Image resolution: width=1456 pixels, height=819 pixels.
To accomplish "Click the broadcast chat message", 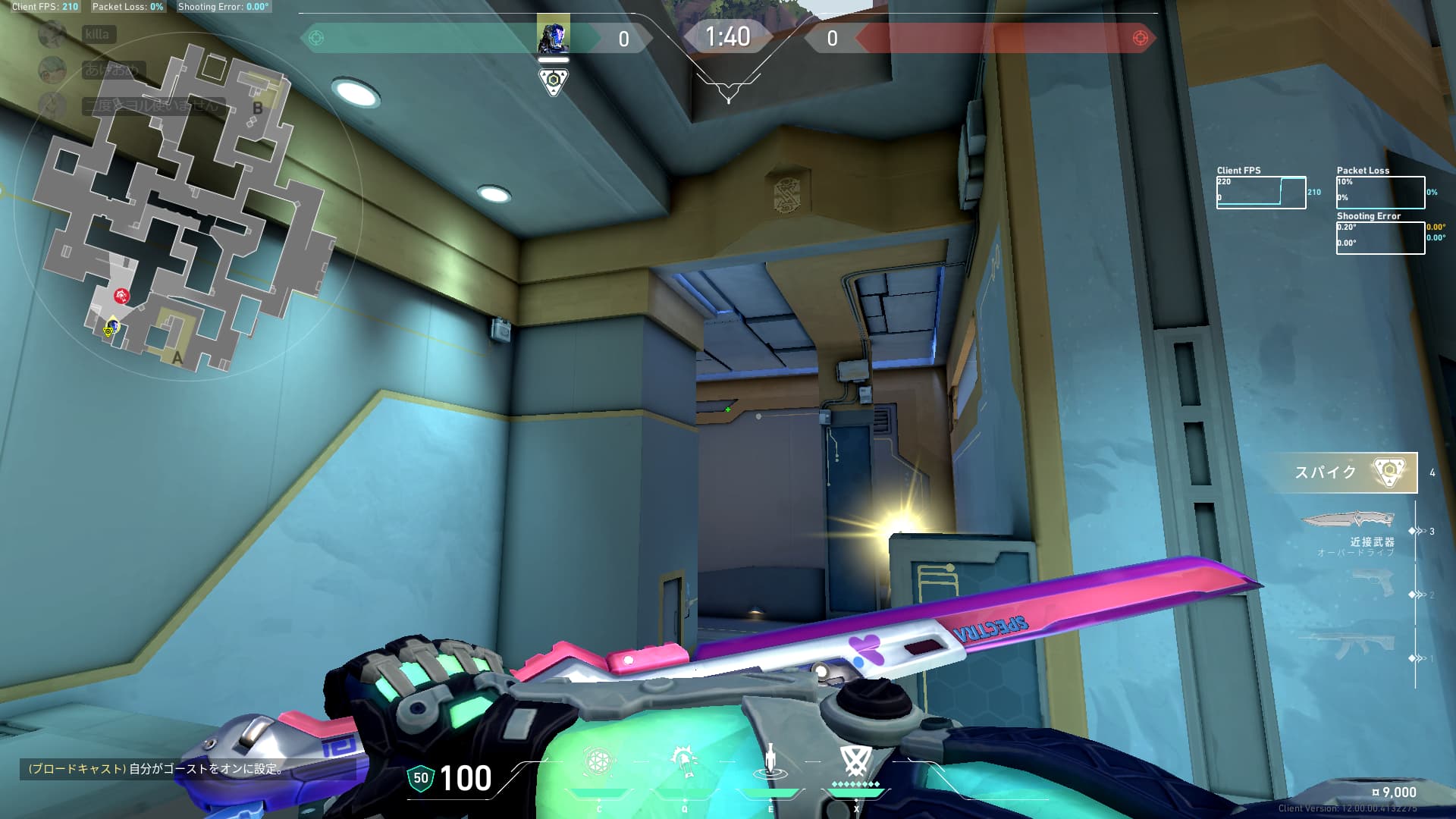I will tap(156, 769).
